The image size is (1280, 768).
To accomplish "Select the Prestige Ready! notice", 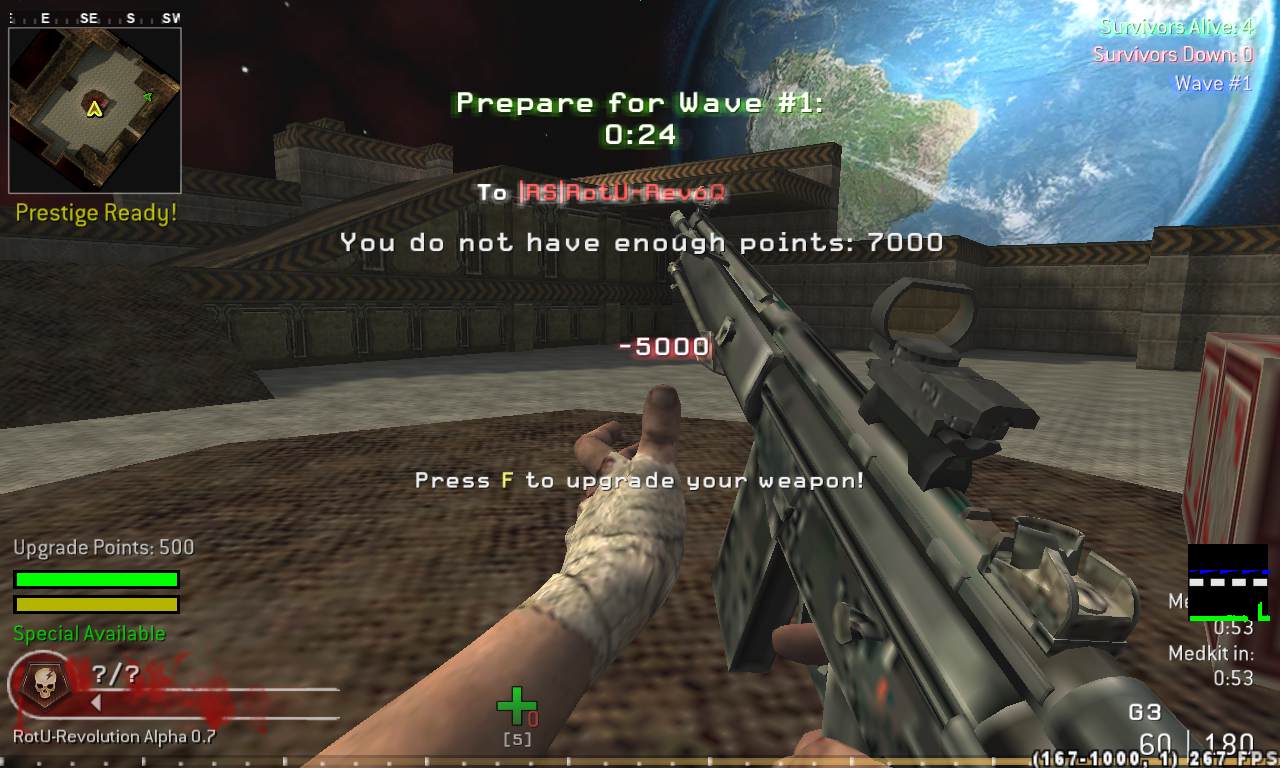I will pyautogui.click(x=96, y=213).
